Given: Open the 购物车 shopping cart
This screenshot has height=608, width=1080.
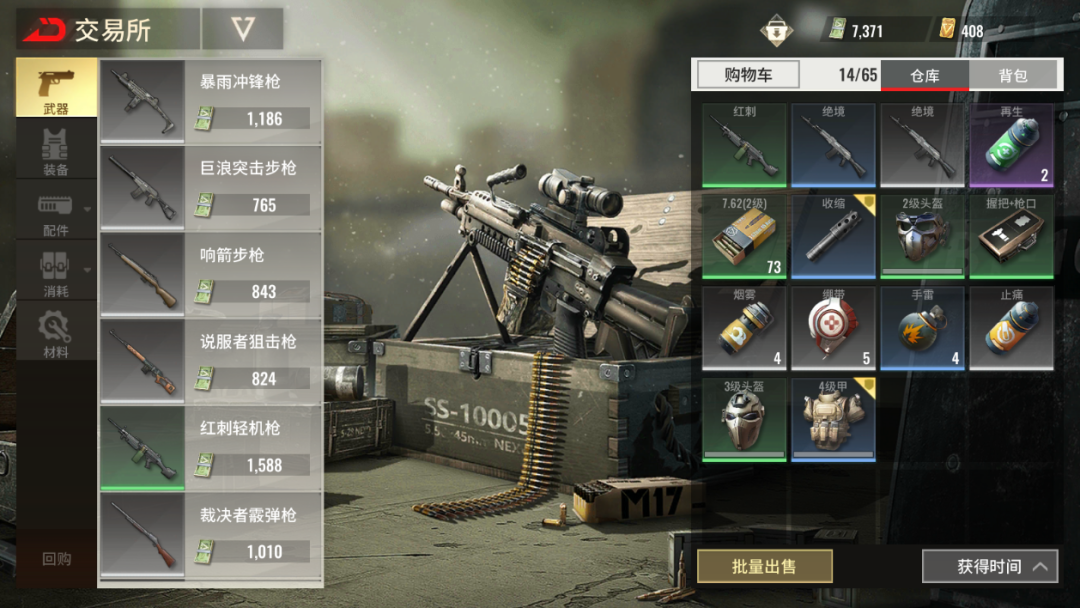Looking at the screenshot, I should click(x=748, y=75).
